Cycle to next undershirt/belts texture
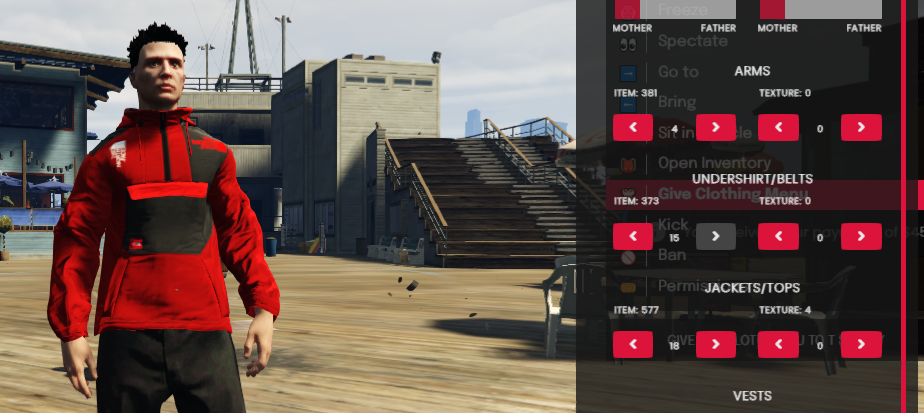 tap(861, 236)
